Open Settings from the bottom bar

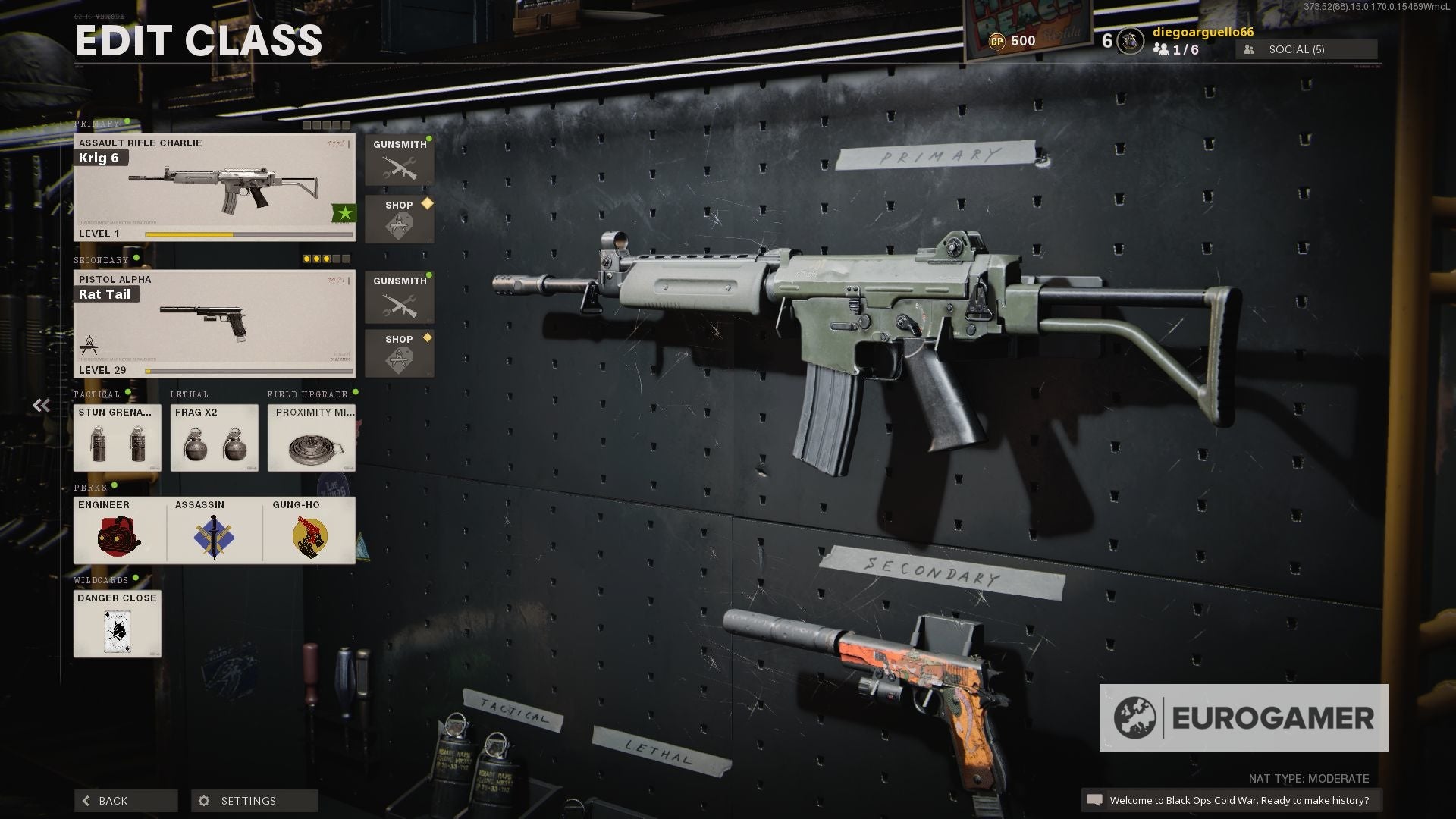click(x=254, y=801)
